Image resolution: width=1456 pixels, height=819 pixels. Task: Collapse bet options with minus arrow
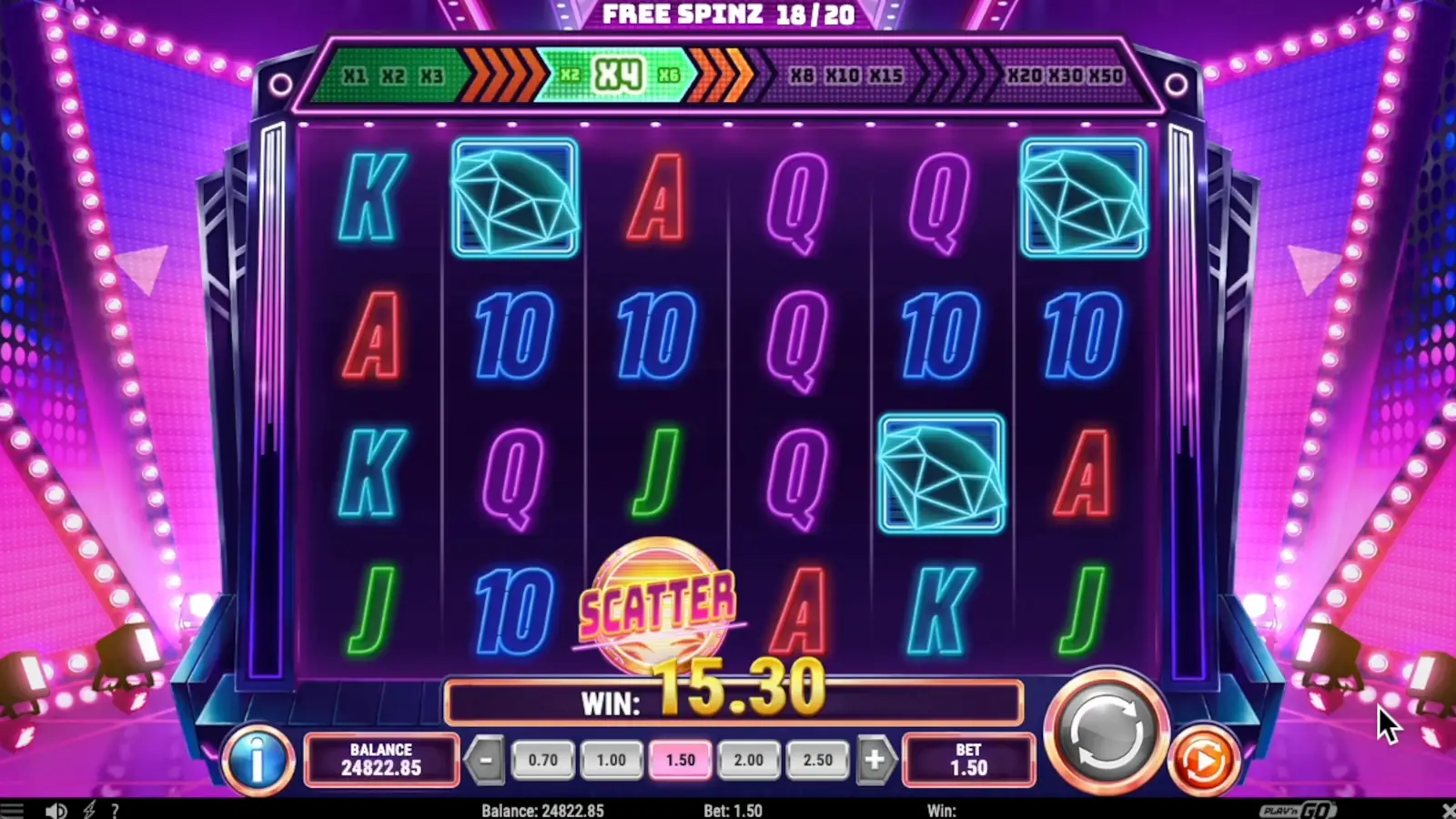487,759
